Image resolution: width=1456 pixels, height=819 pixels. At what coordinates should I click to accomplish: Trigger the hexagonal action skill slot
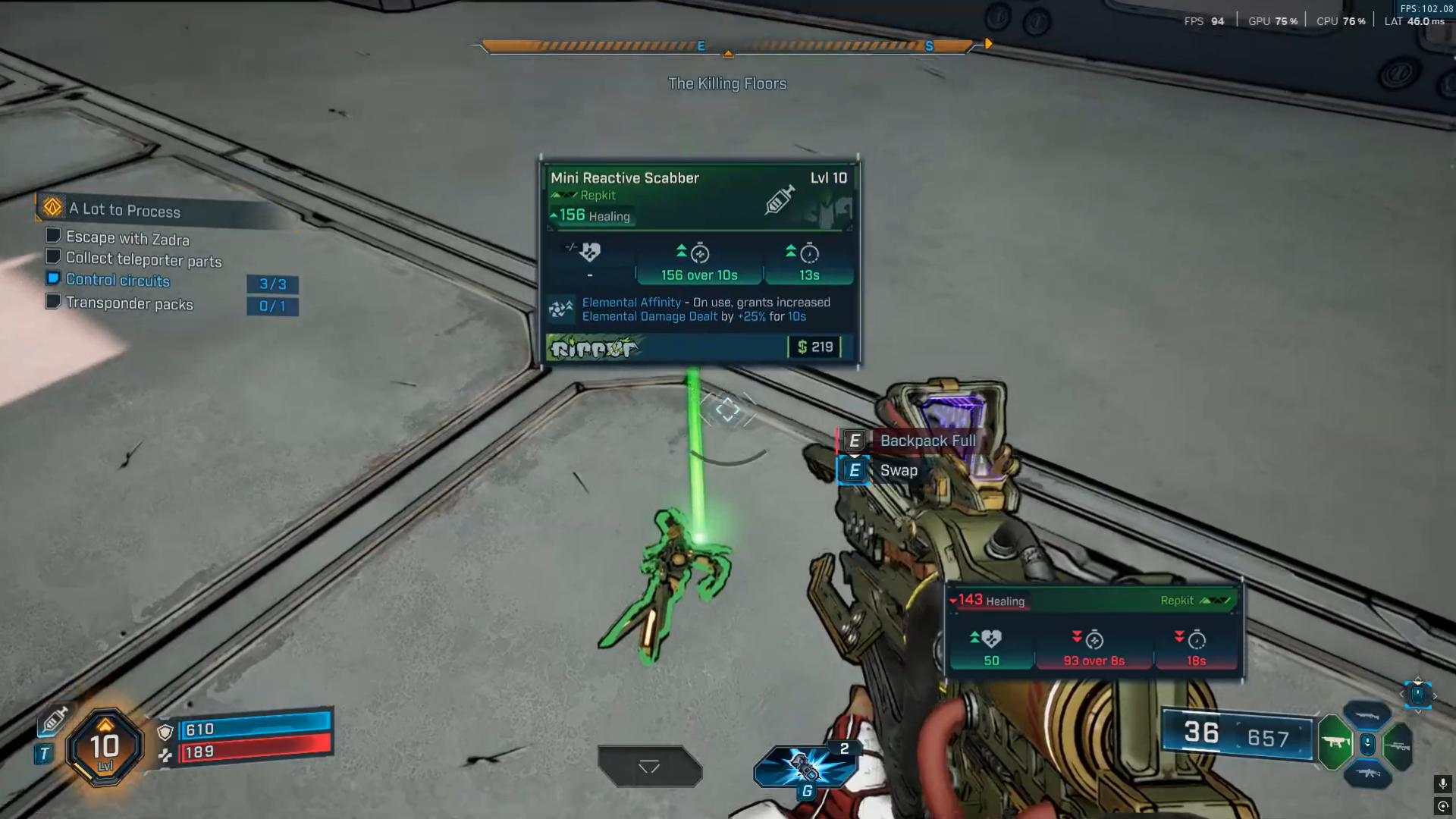tap(650, 766)
